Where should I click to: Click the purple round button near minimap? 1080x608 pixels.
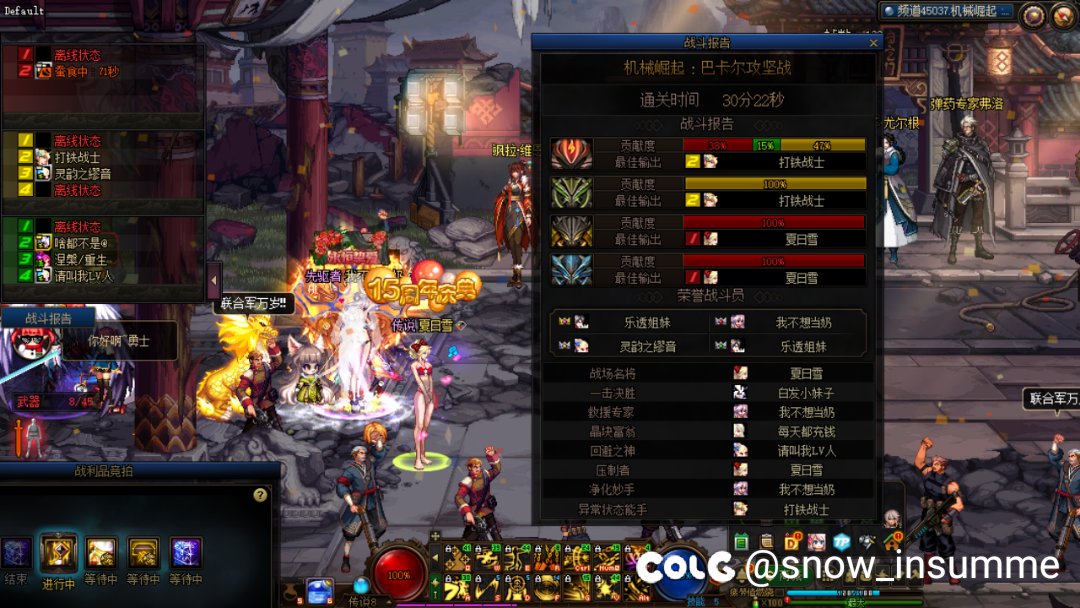1033,15
